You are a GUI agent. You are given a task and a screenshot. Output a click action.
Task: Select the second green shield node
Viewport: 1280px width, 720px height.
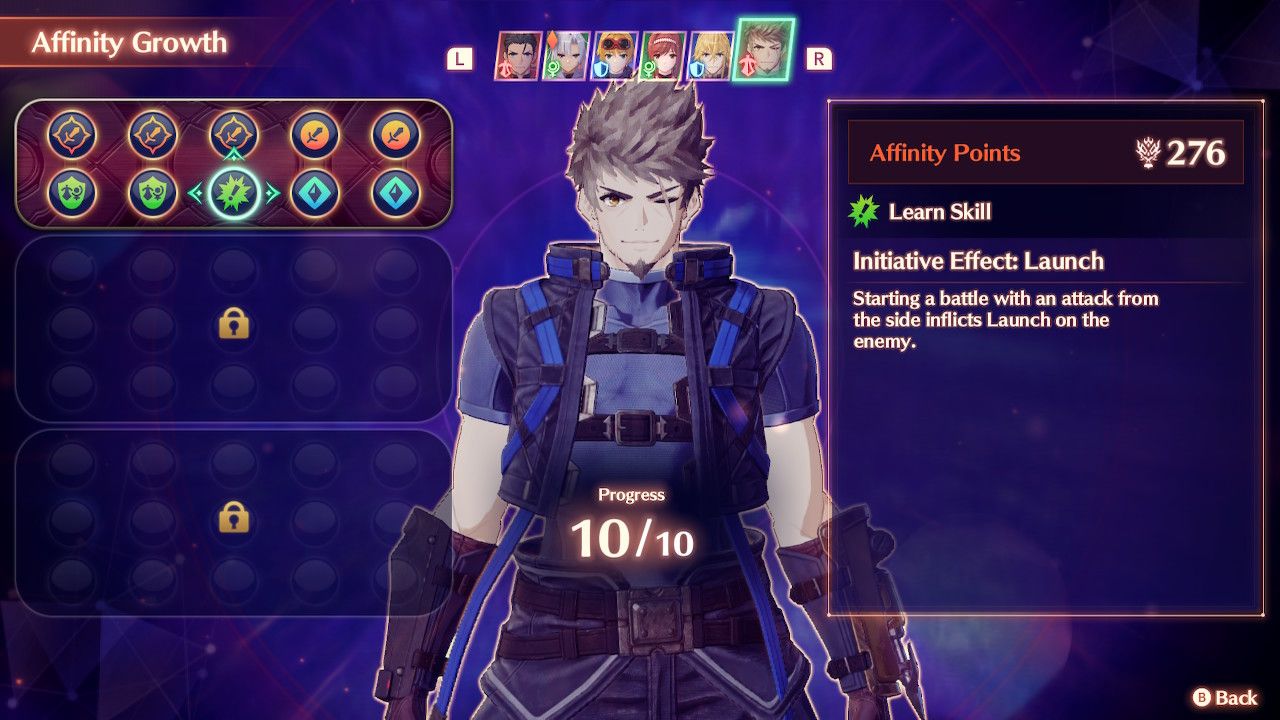[x=151, y=193]
